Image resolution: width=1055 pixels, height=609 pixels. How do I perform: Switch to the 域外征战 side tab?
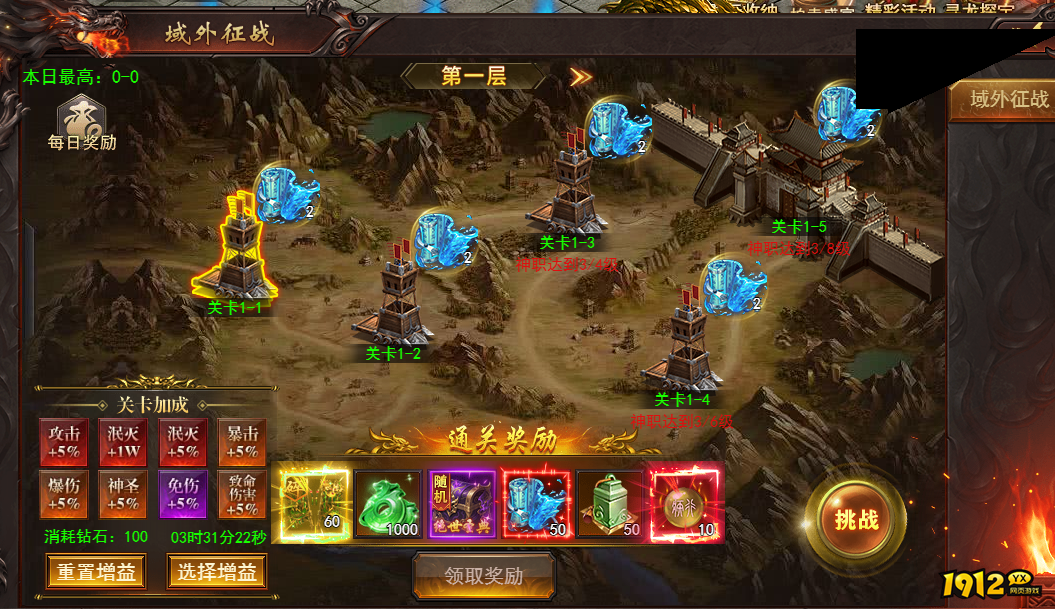[1008, 99]
